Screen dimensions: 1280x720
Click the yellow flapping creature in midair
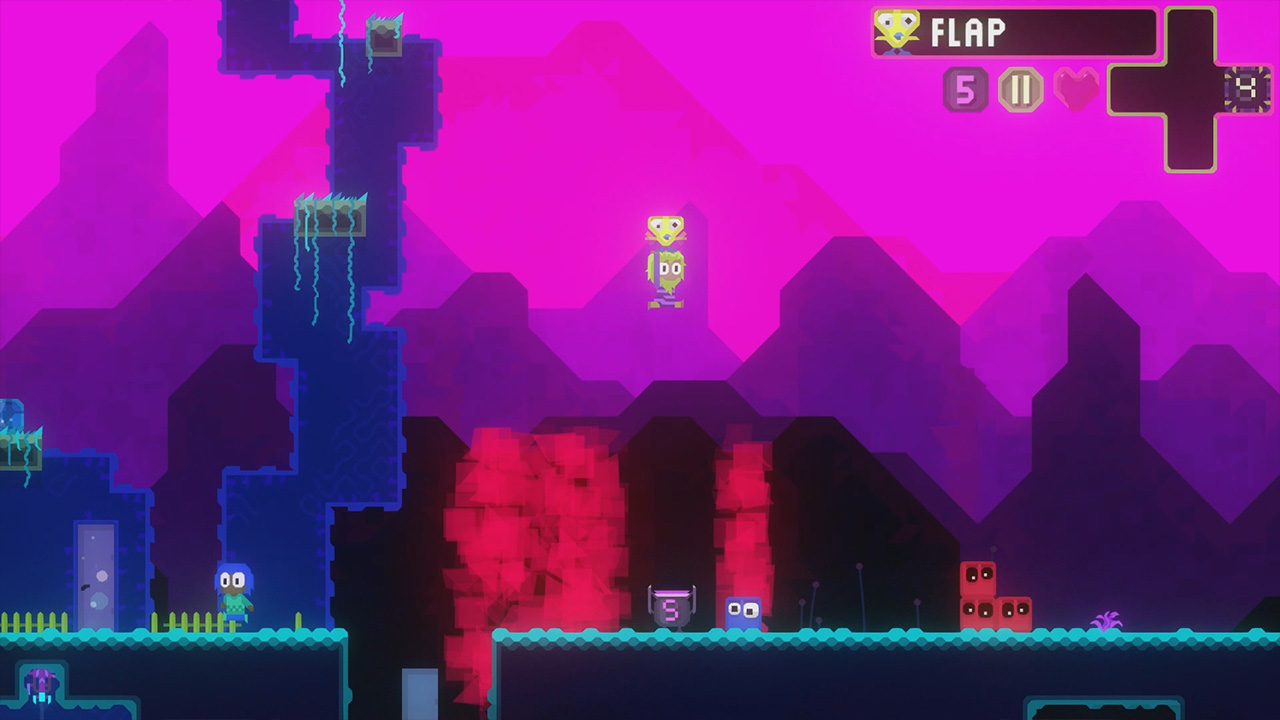click(x=665, y=230)
